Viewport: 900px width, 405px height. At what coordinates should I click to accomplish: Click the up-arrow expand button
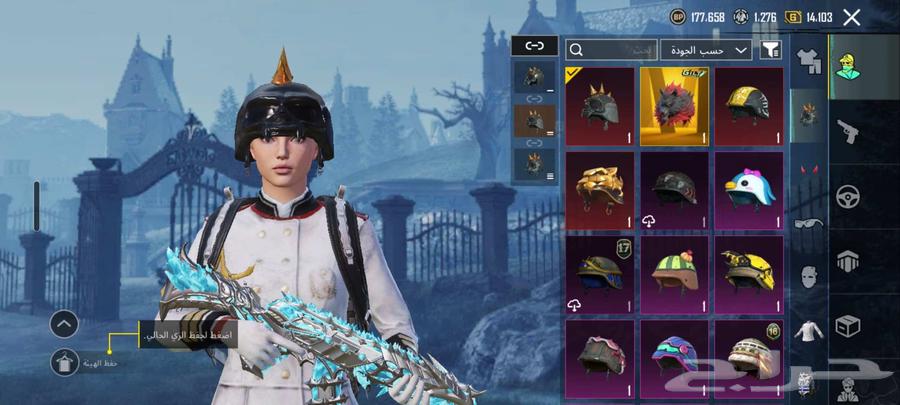point(64,323)
